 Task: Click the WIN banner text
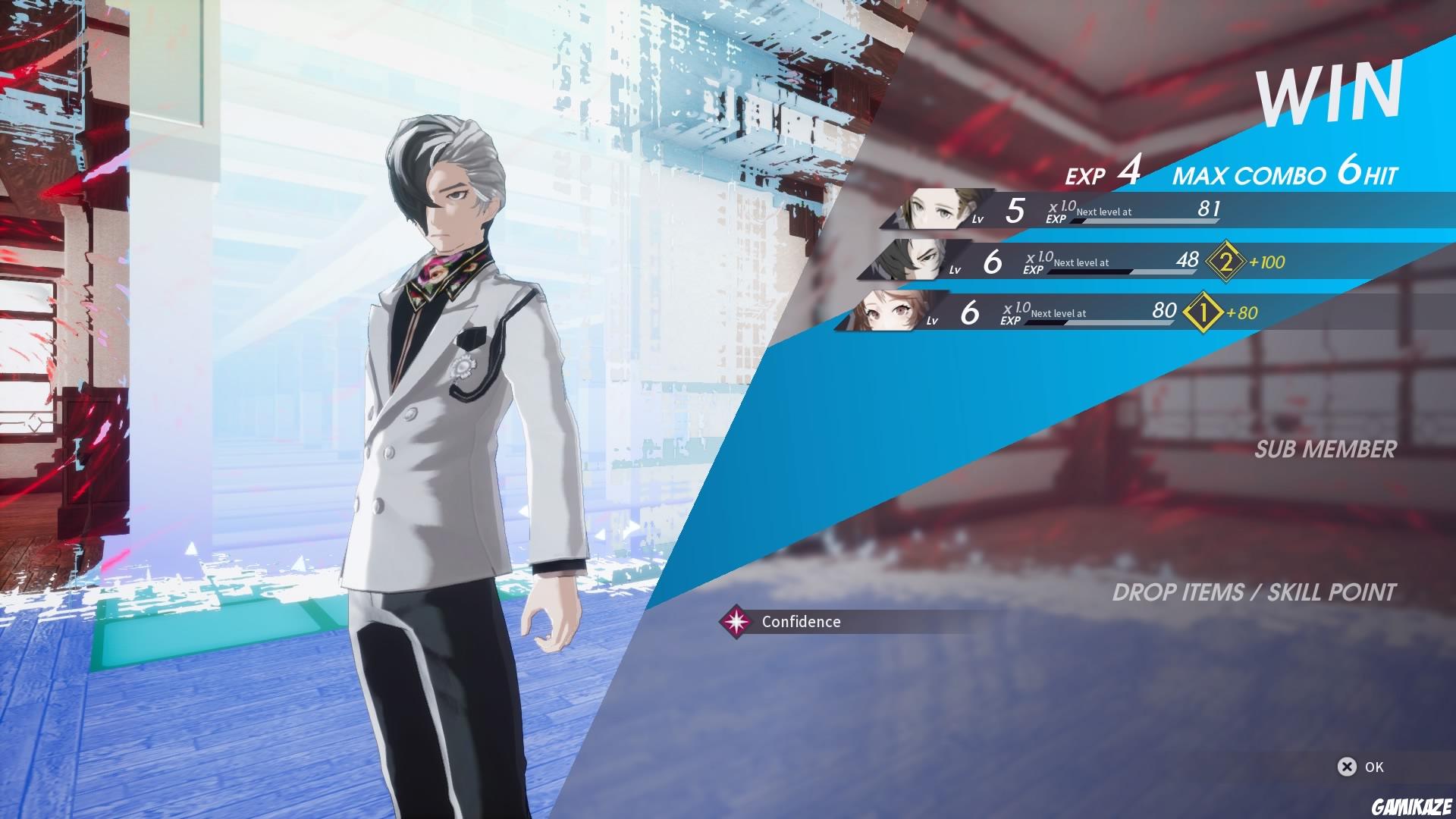pyautogui.click(x=1335, y=91)
